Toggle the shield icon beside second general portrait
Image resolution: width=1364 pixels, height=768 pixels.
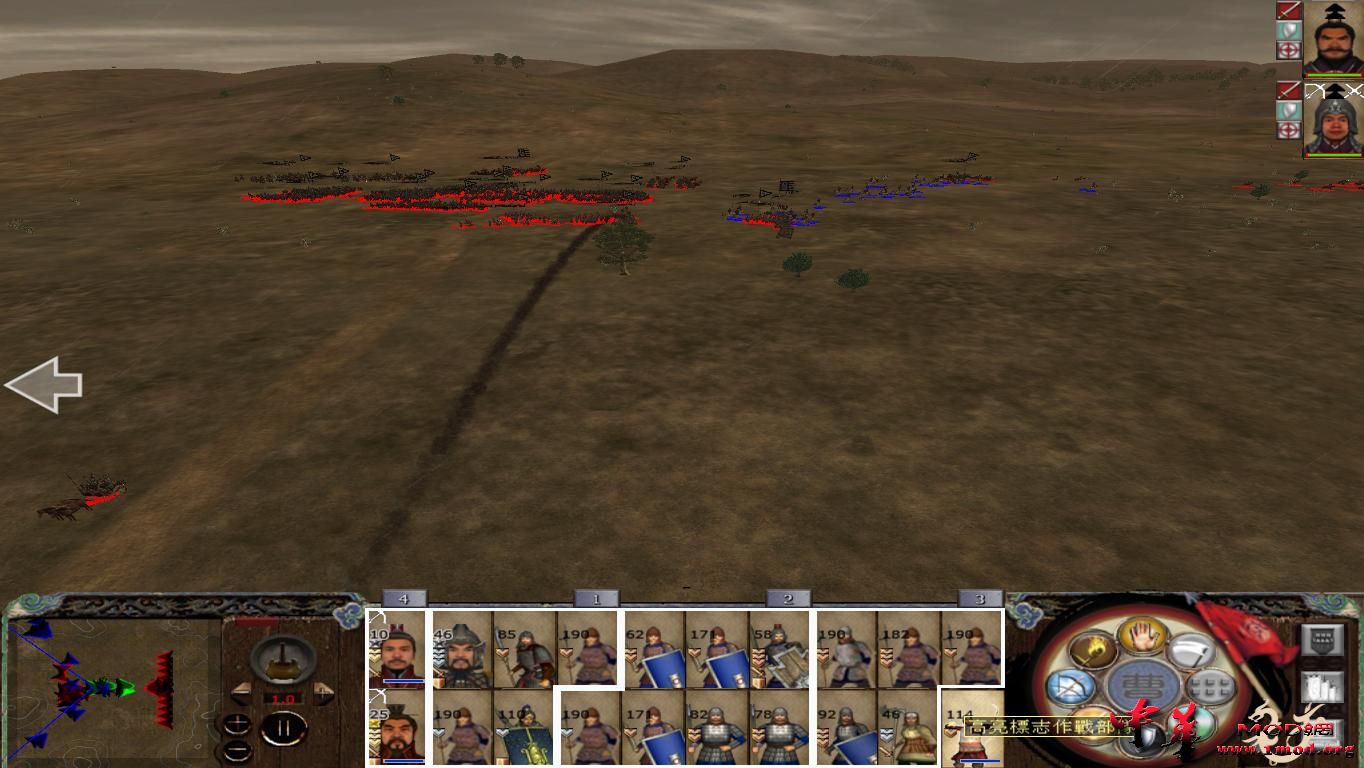[1288, 110]
